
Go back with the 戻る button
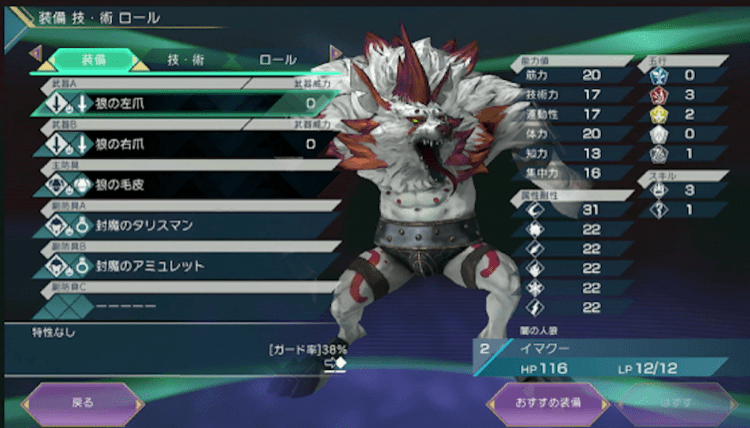pyautogui.click(x=84, y=403)
